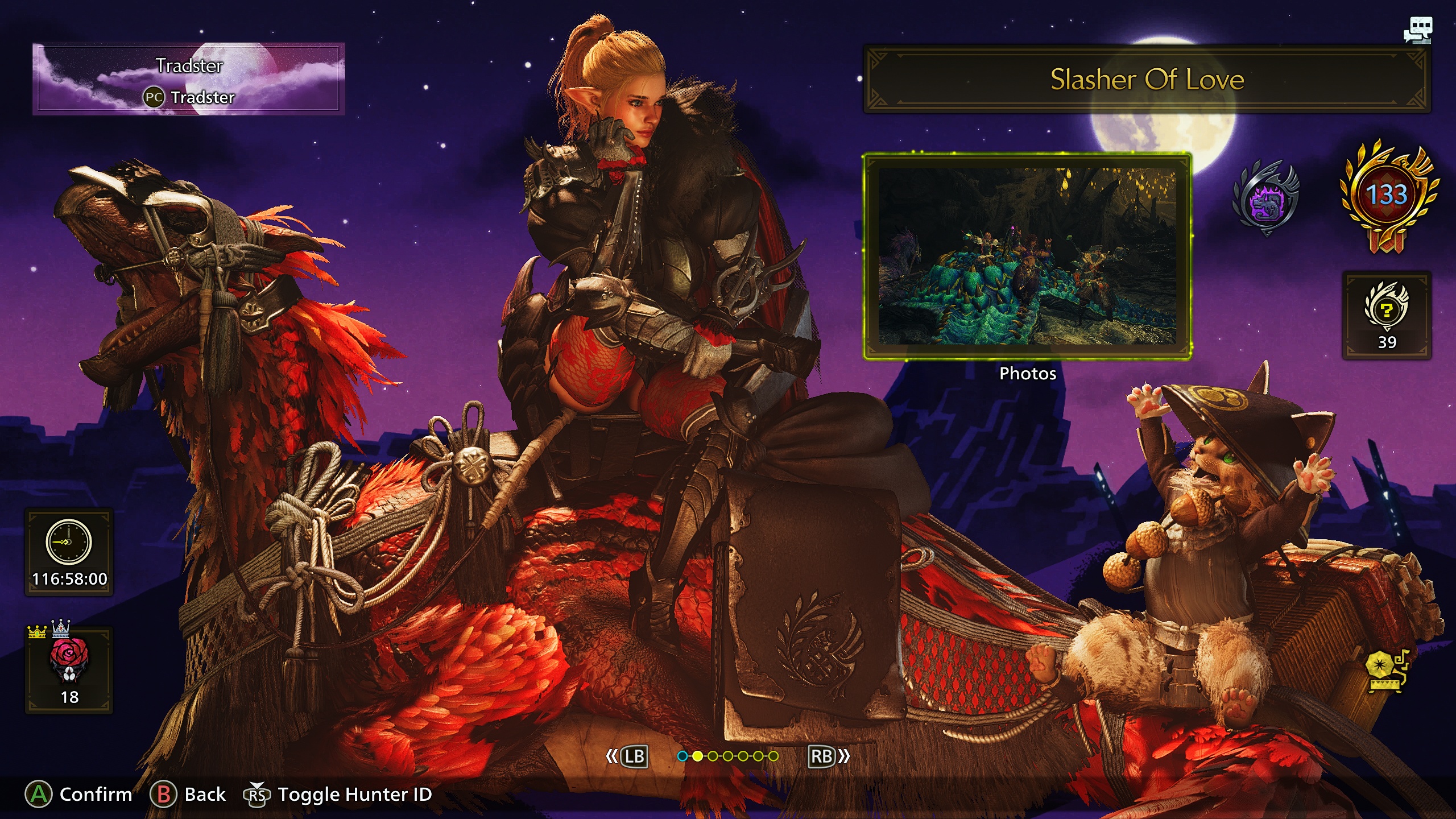Click the Tradster name plate

coord(189,80)
